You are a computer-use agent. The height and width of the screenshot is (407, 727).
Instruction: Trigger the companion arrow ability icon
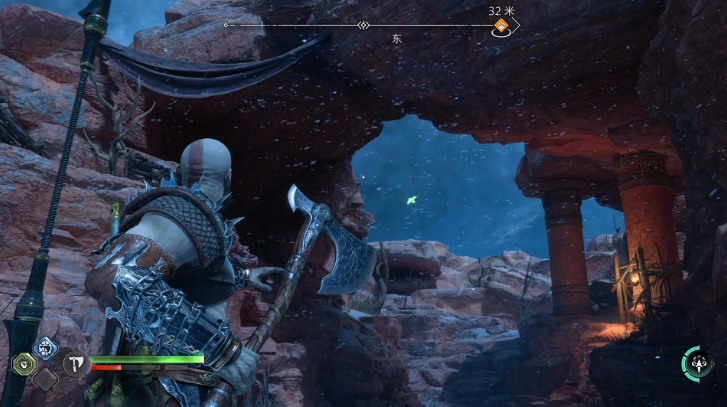click(696, 361)
